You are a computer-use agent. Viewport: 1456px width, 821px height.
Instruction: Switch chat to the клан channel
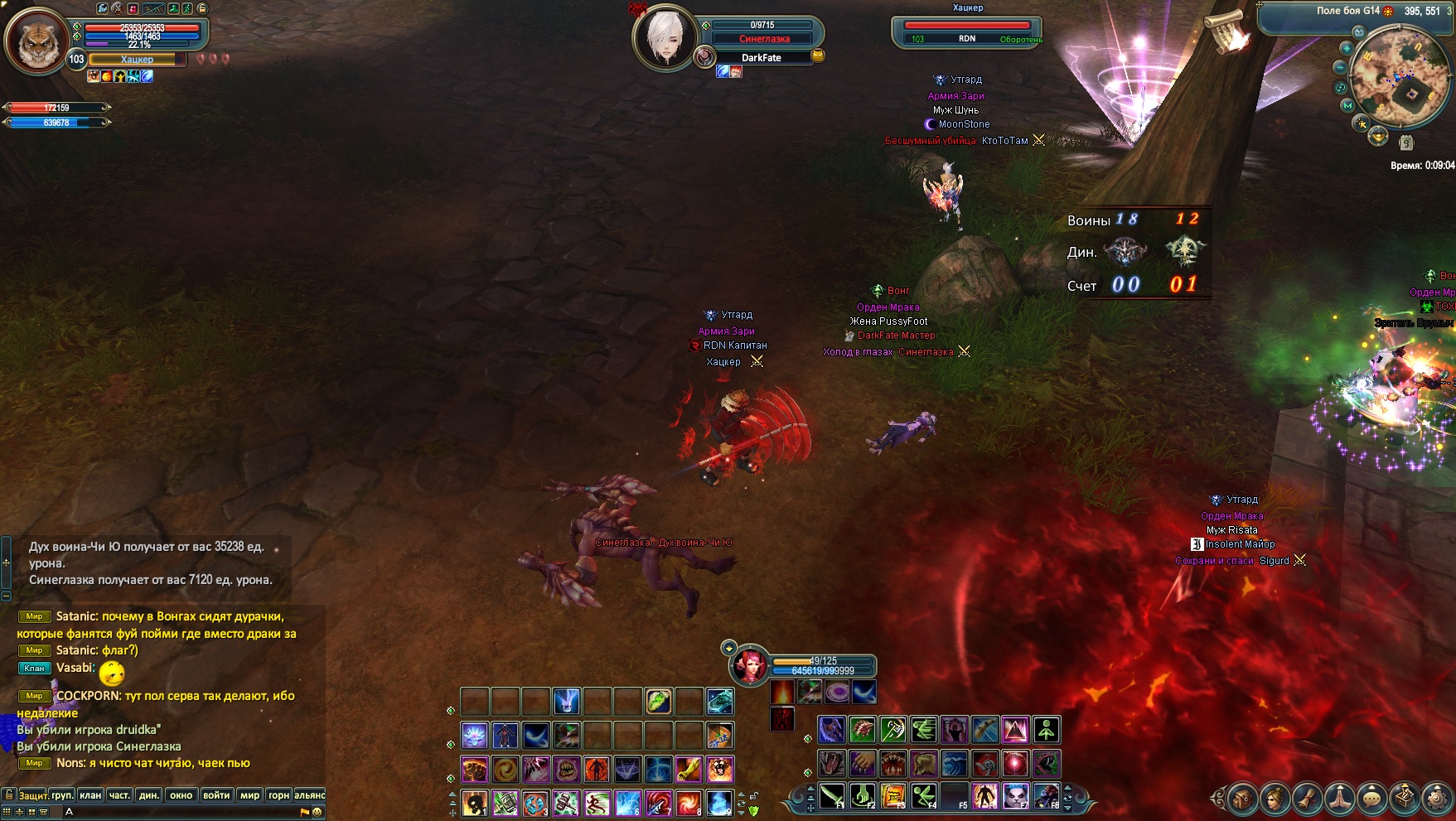pos(90,795)
